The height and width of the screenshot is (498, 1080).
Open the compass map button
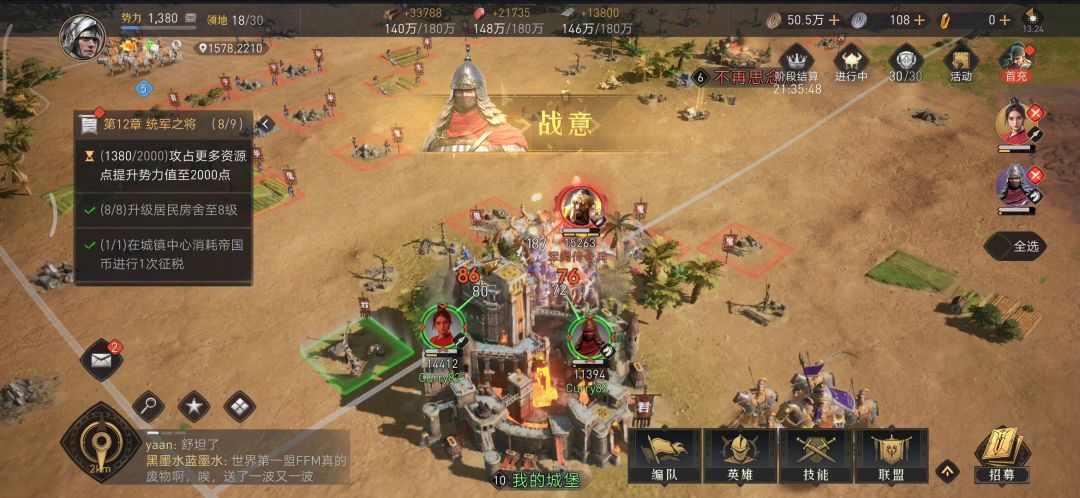[99, 441]
